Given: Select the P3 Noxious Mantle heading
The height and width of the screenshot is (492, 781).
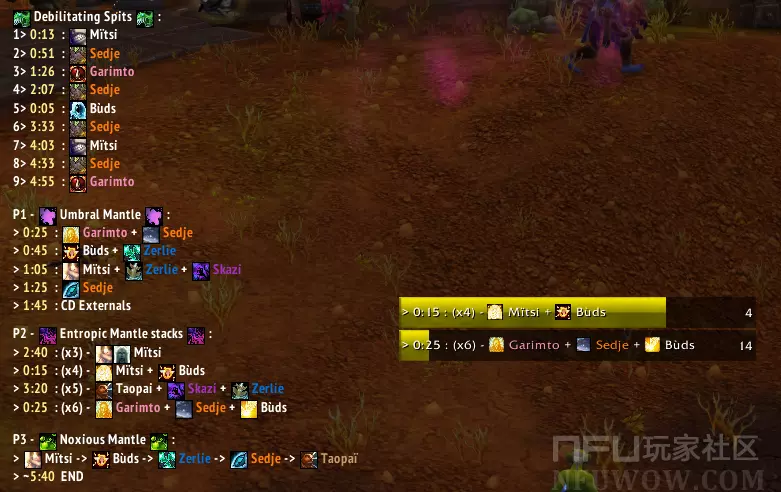Looking at the screenshot, I should pyautogui.click(x=95, y=439).
